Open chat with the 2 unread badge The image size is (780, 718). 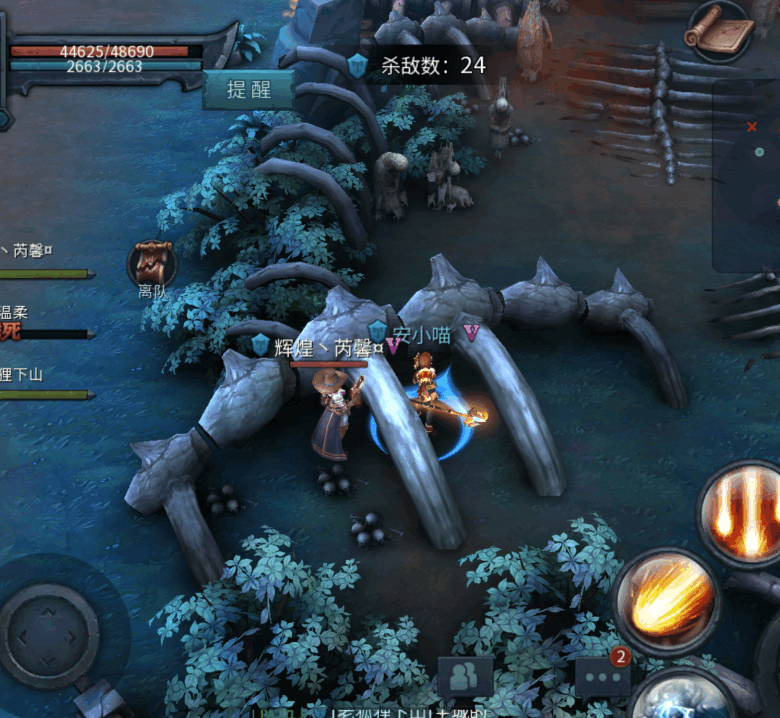pos(604,675)
